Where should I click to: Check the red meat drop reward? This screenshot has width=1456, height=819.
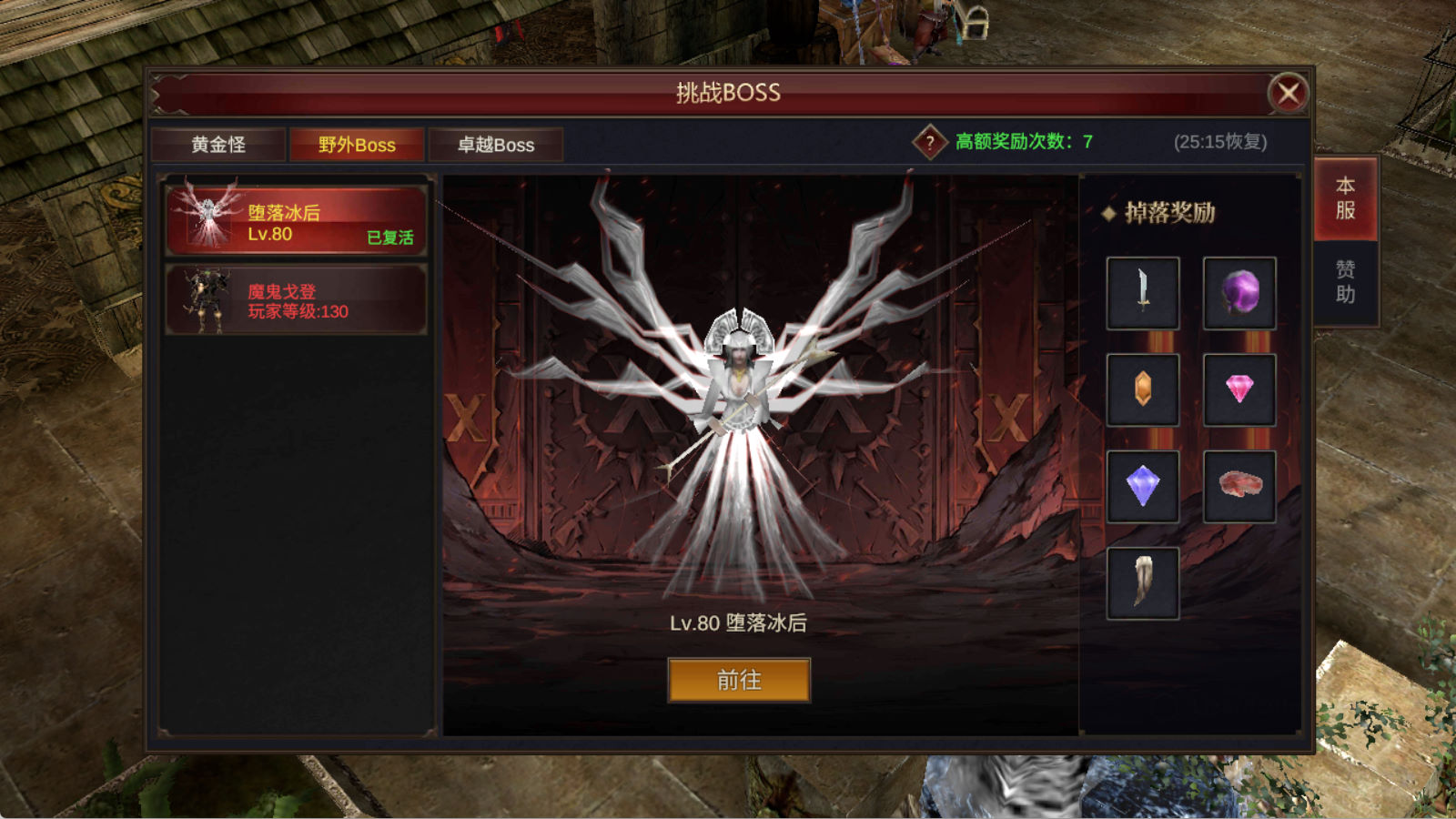click(1239, 486)
